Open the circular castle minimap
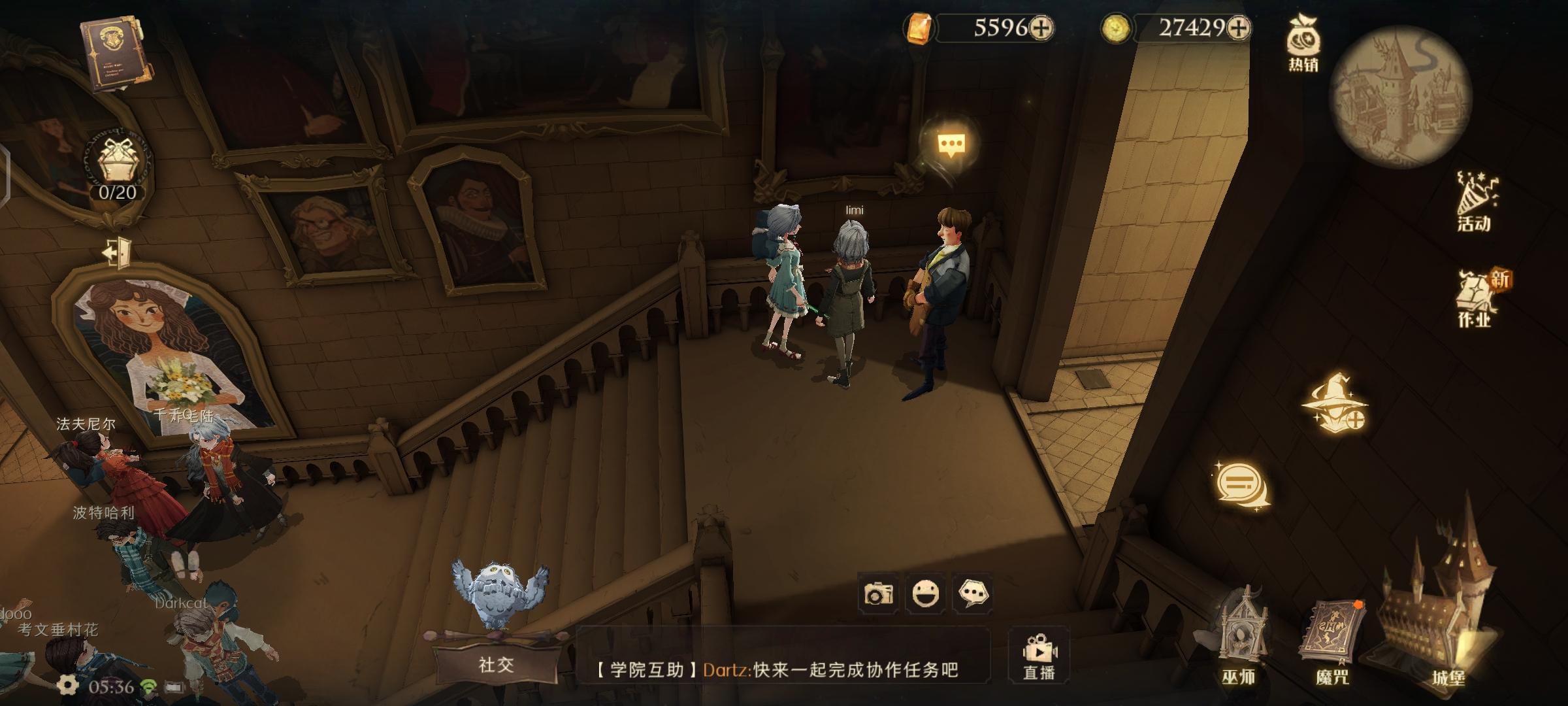 point(1400,97)
